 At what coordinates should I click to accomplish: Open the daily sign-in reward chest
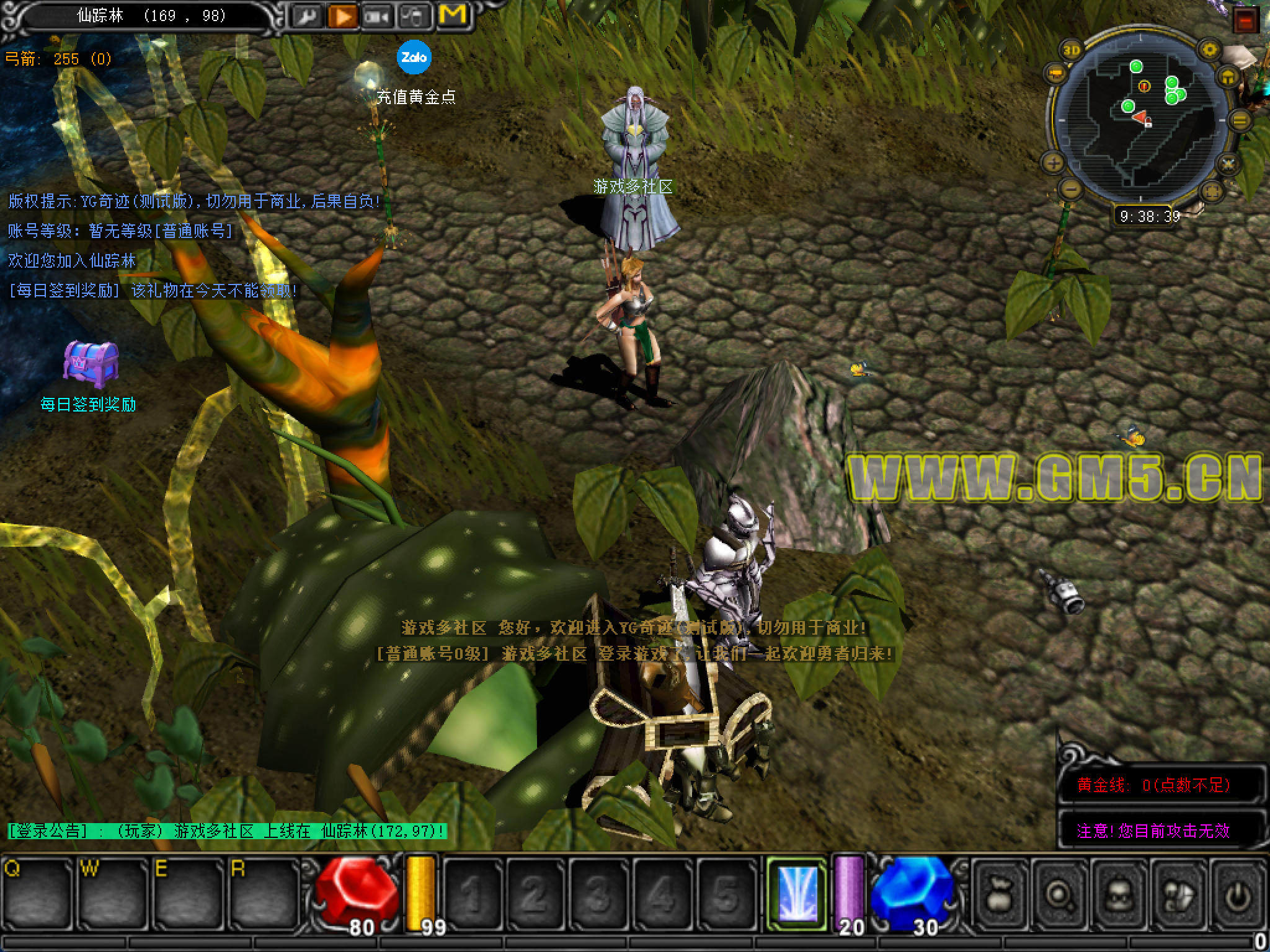point(91,361)
